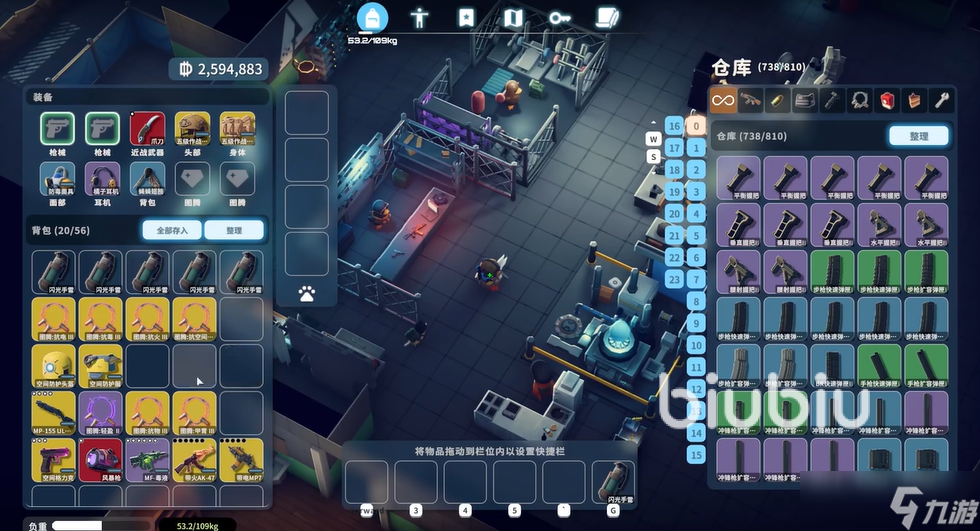
Task: Select the 闪光手雷 in the quick bar
Action: [613, 483]
